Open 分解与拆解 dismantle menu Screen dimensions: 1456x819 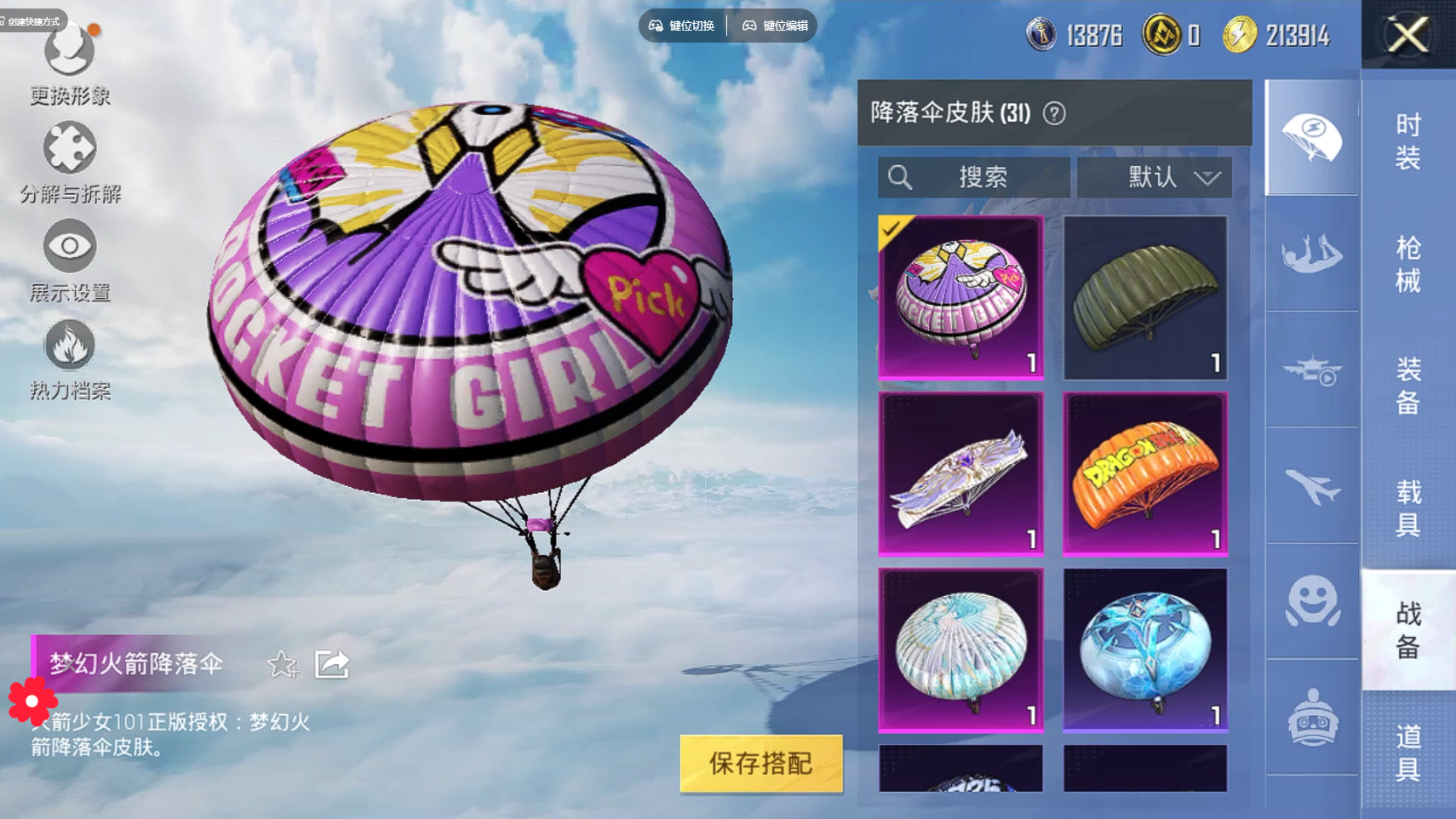70,162
